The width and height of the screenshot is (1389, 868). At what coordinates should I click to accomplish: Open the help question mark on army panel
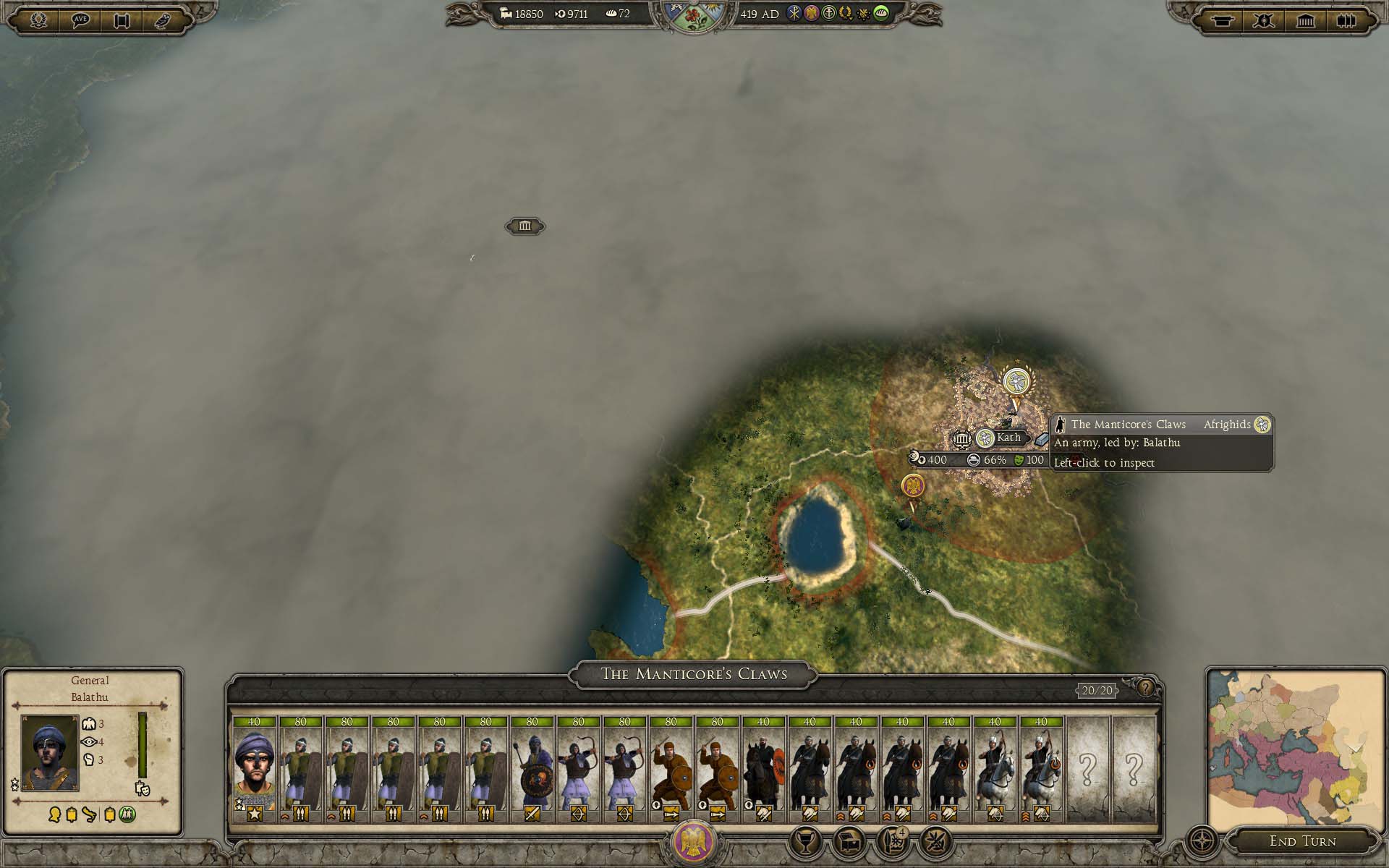1145,688
